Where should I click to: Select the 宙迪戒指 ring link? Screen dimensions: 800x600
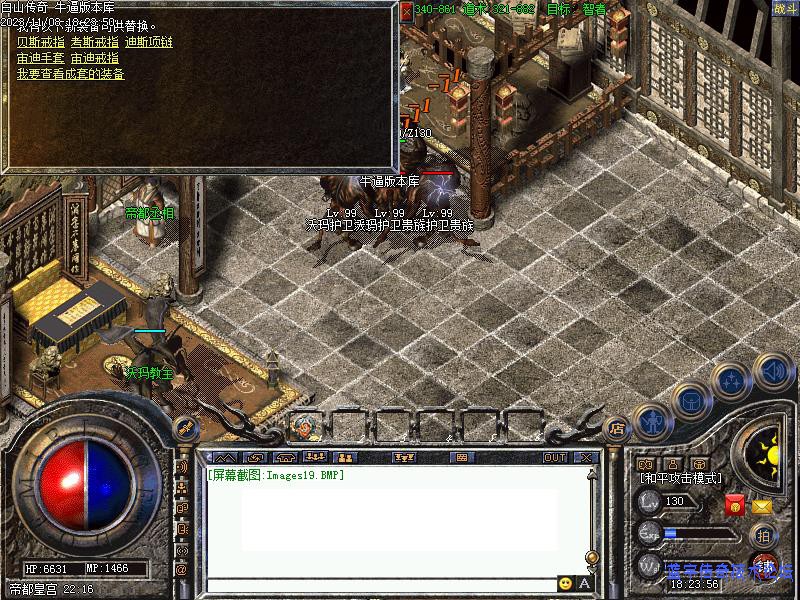click(x=97, y=58)
